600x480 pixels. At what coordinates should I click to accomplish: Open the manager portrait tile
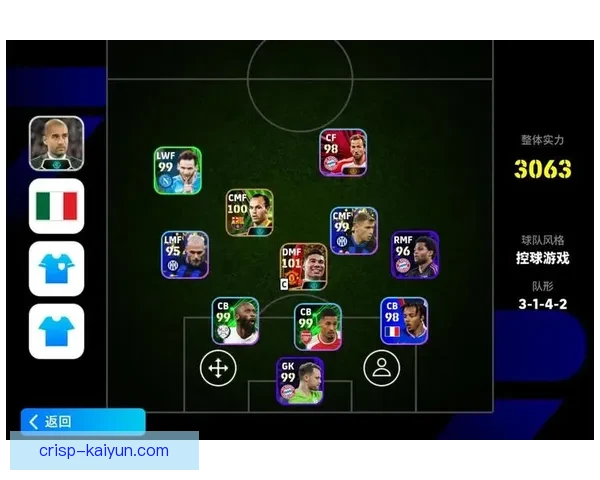[56, 143]
